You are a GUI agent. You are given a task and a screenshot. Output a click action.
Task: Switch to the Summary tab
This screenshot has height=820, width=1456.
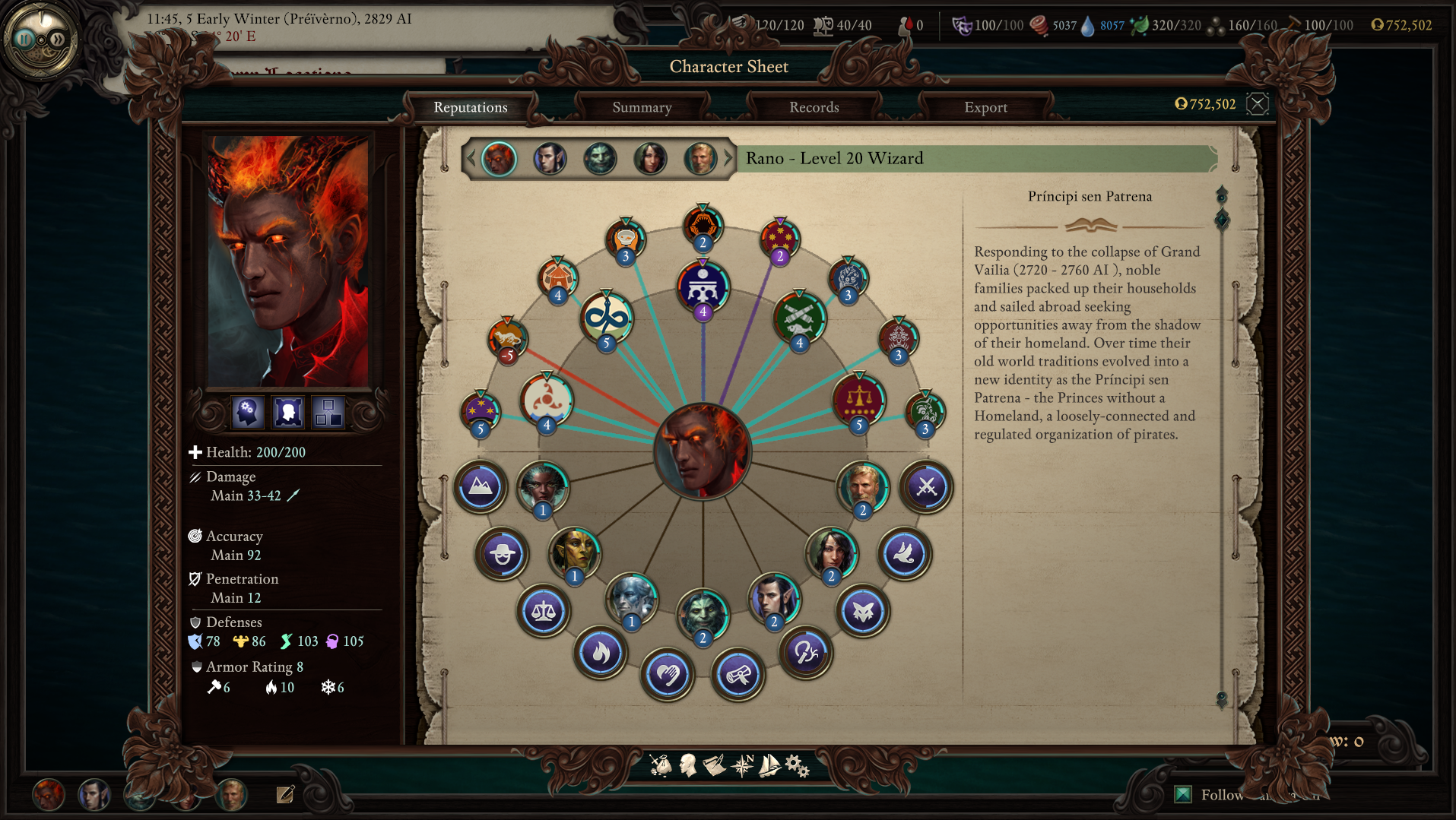point(642,107)
